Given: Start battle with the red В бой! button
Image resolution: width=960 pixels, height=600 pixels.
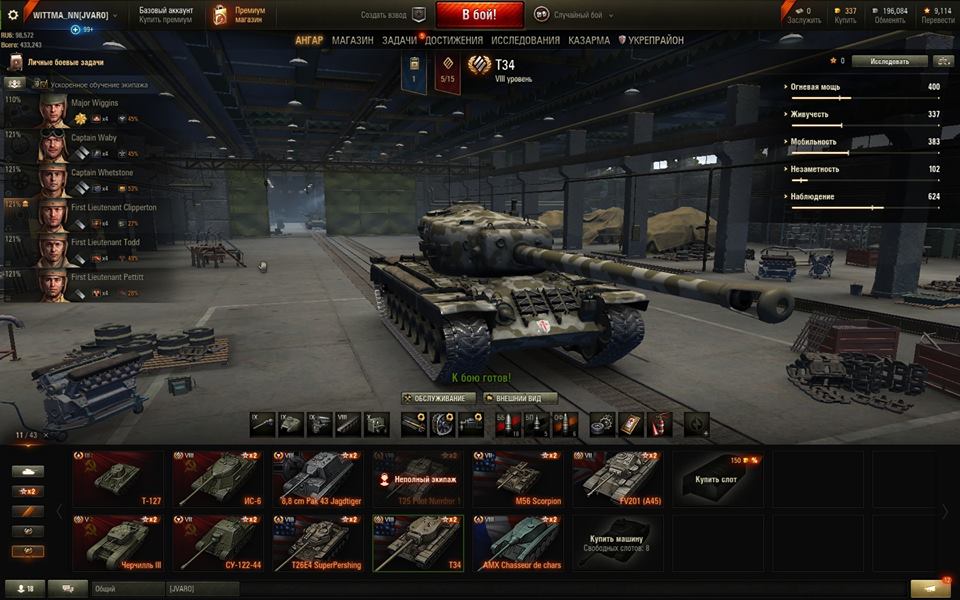Looking at the screenshot, I should [x=479, y=15].
